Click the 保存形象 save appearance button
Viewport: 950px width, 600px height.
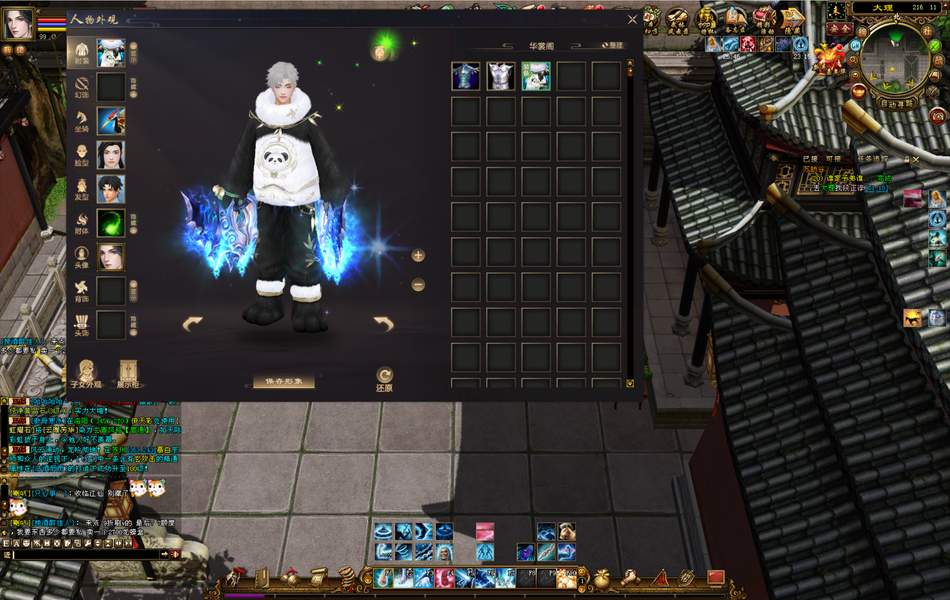[x=283, y=382]
